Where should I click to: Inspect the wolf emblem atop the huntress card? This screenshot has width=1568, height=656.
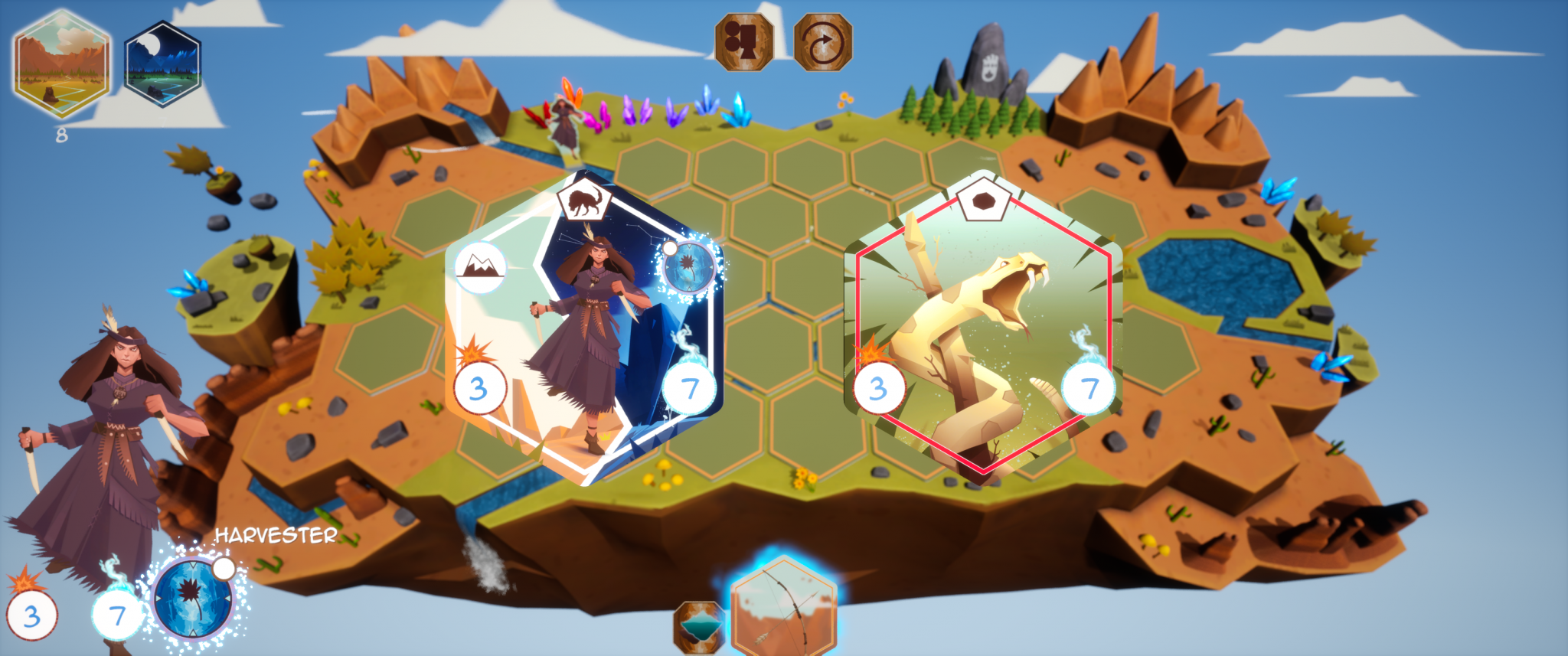point(584,202)
